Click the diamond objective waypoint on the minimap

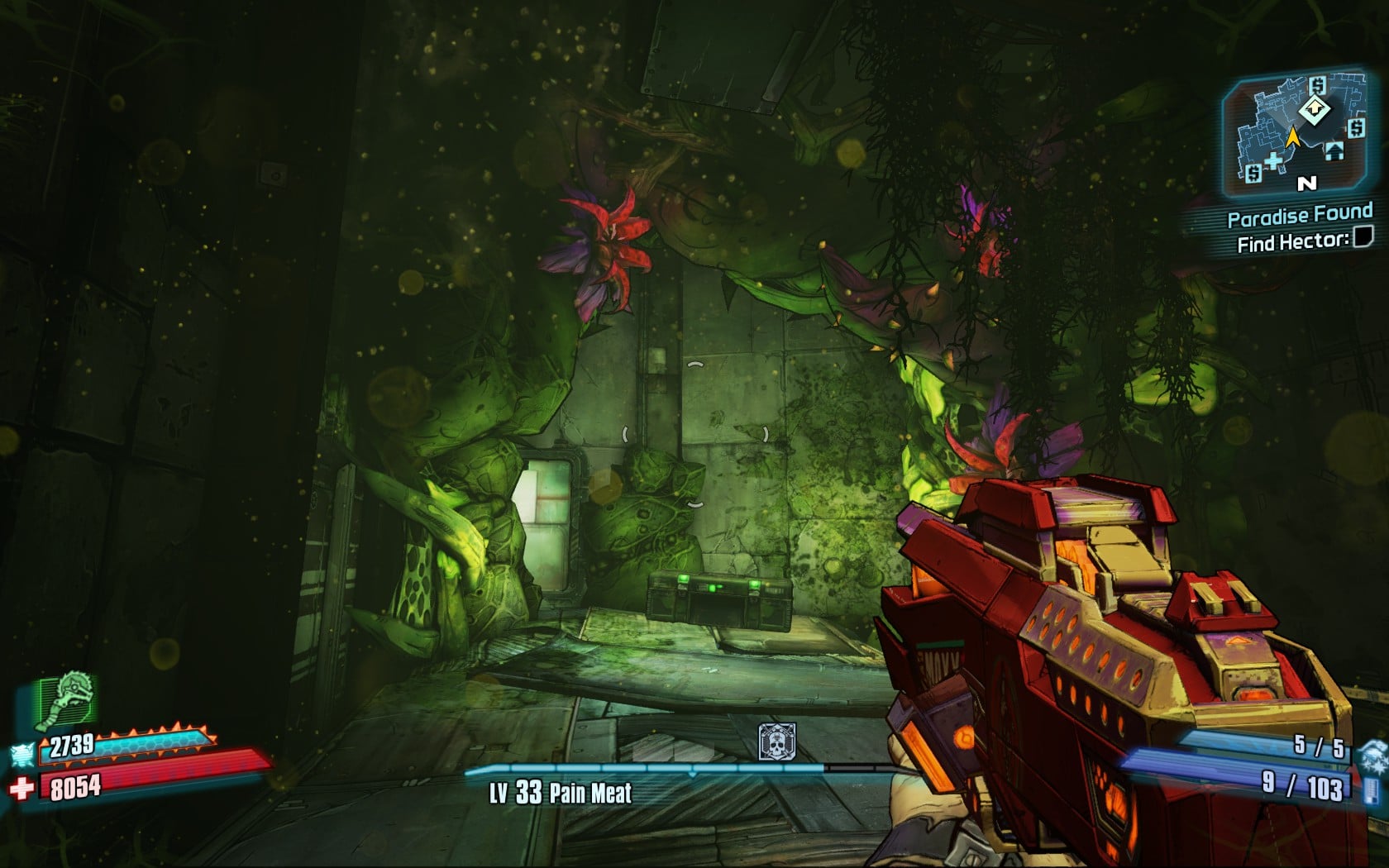pos(1315,108)
